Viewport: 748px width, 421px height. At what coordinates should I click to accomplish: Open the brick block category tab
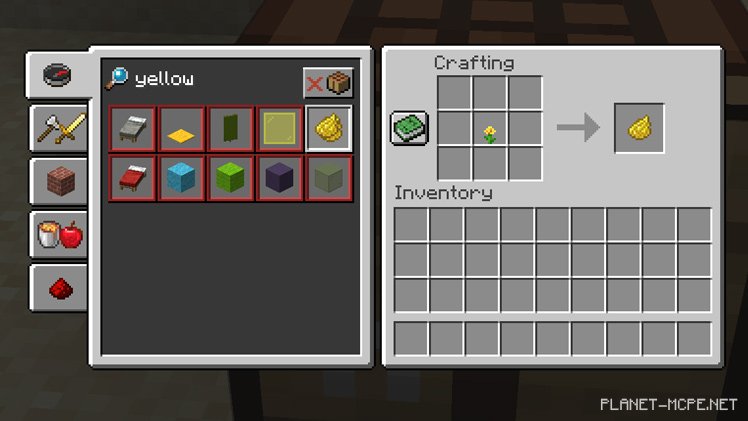tap(58, 182)
